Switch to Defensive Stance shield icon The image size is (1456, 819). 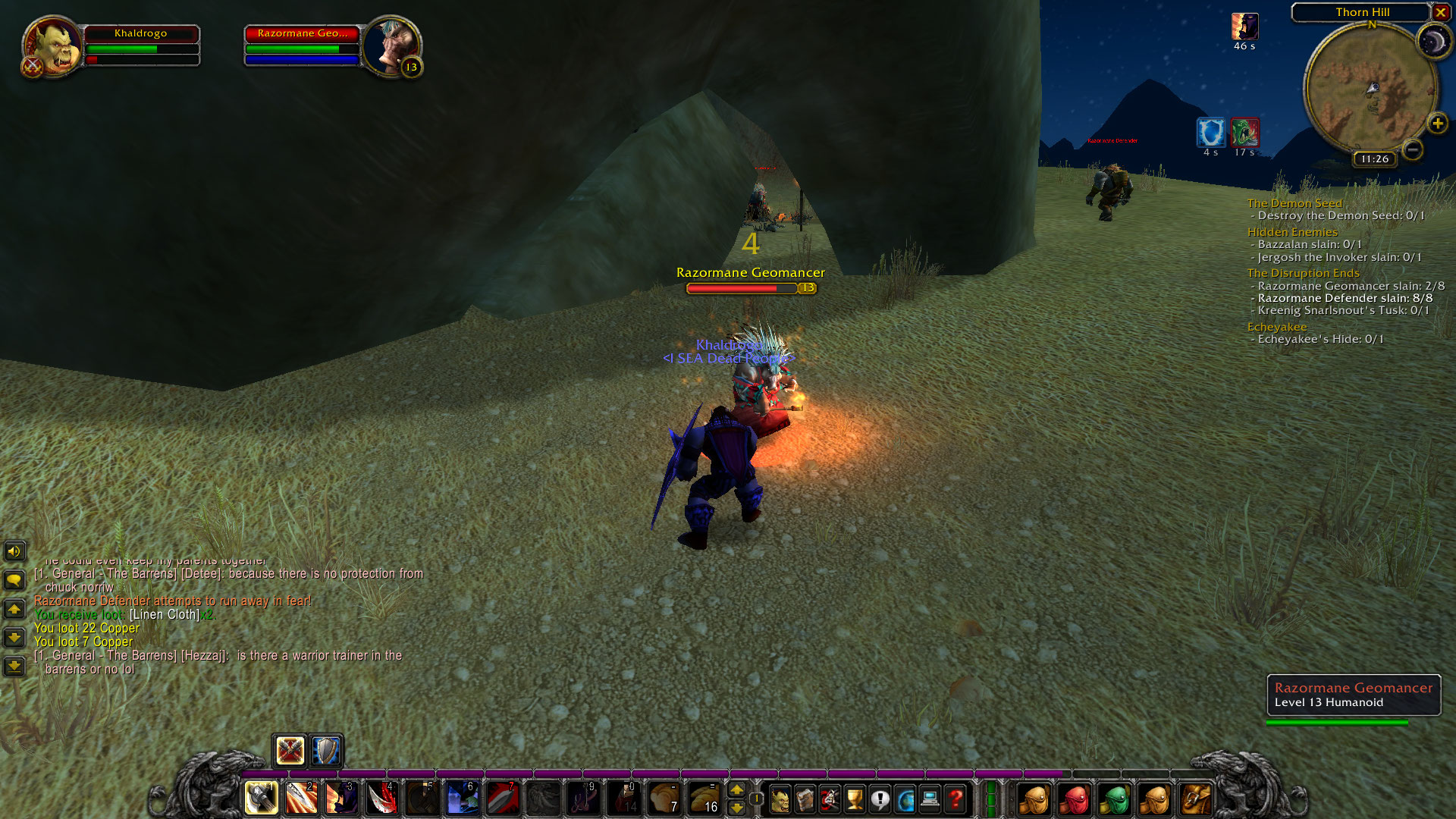325,751
